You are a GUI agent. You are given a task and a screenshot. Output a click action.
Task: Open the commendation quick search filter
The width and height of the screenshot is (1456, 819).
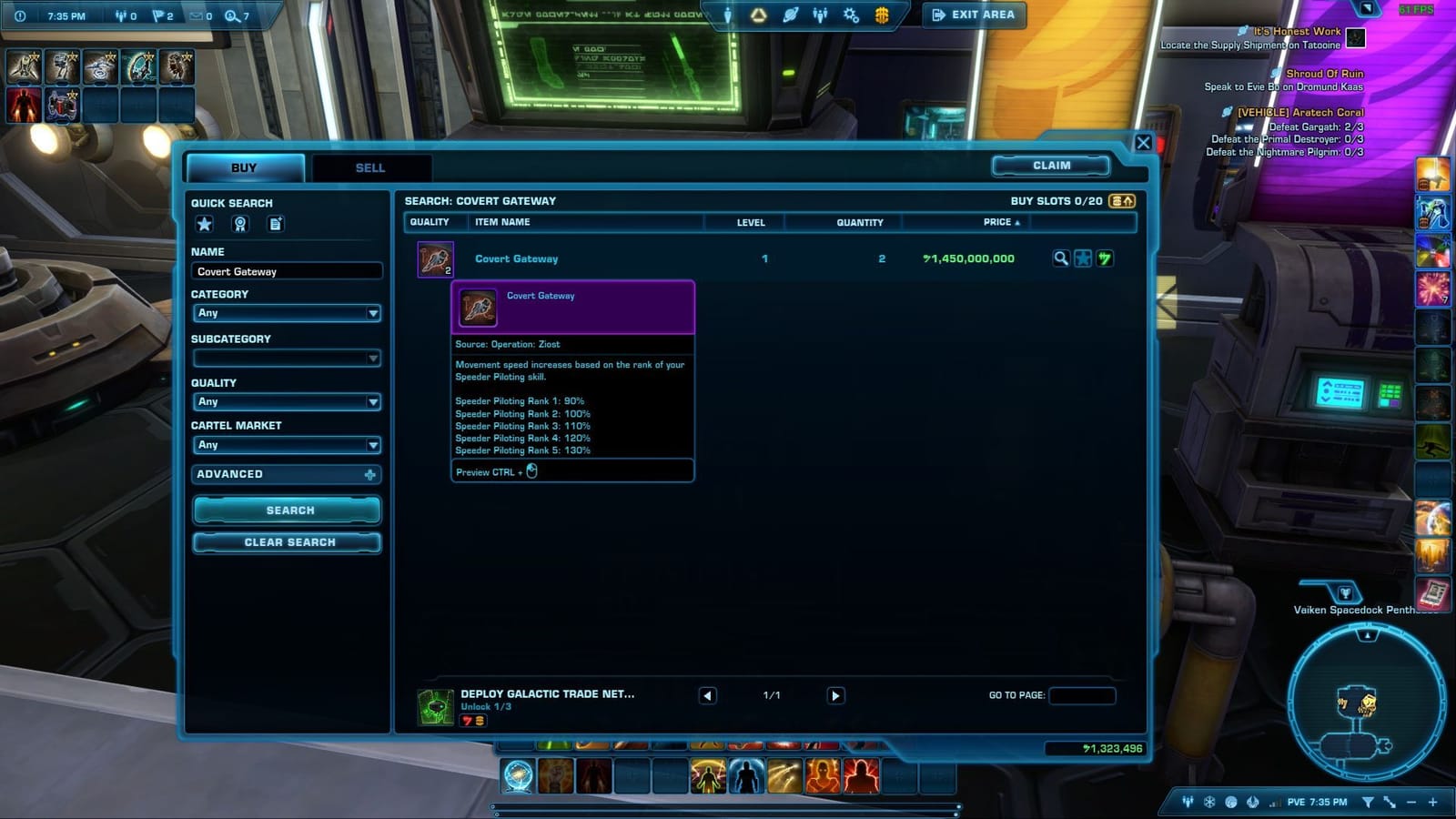pos(240,224)
